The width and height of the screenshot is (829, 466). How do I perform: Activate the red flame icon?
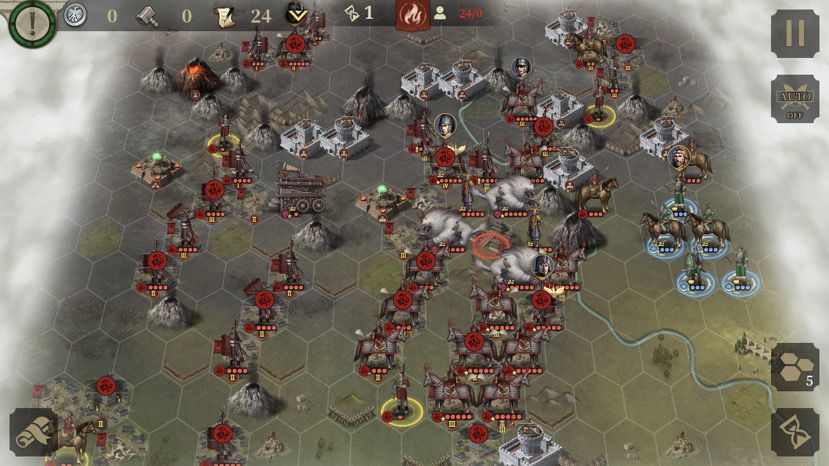click(411, 15)
